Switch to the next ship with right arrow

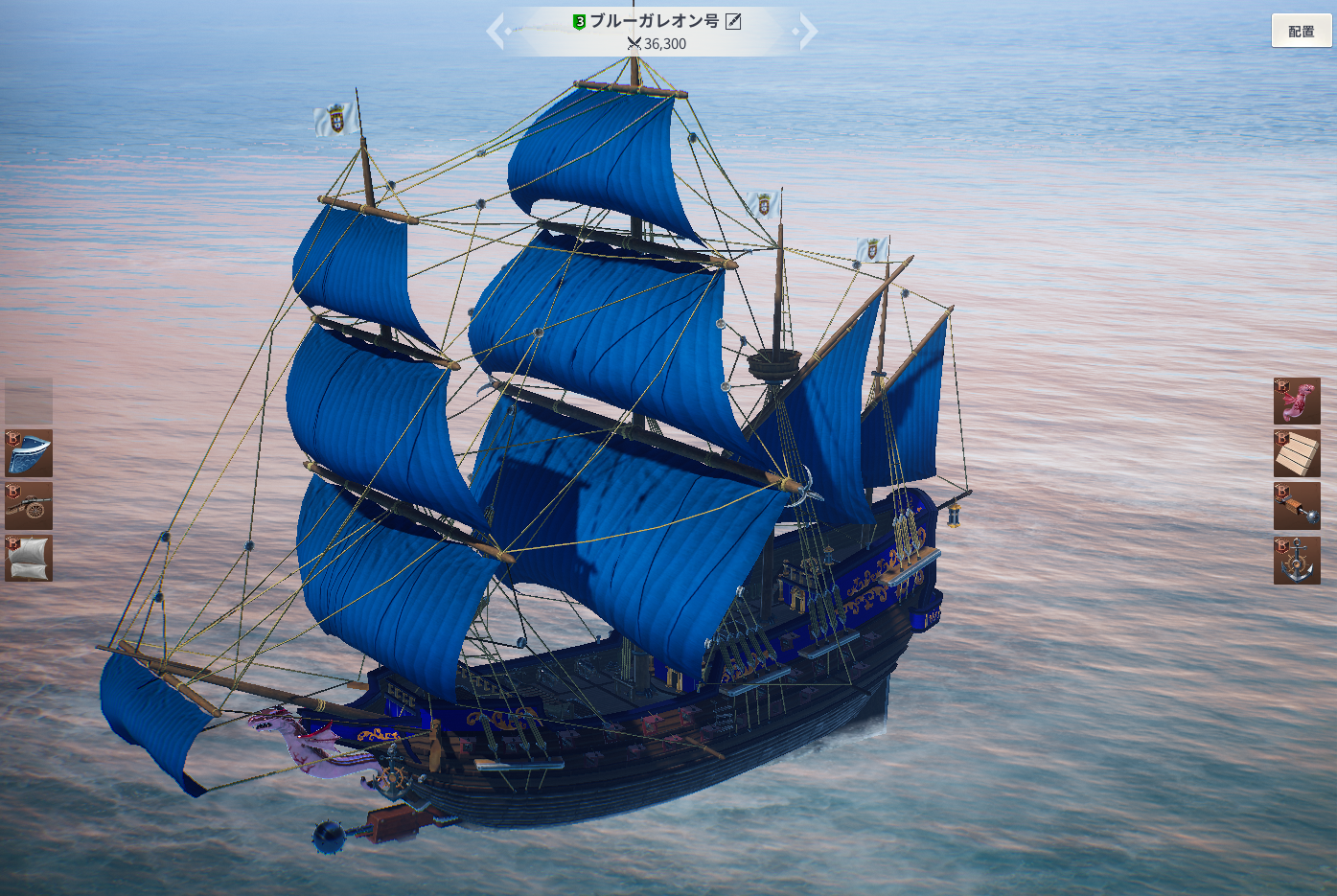pos(809,31)
